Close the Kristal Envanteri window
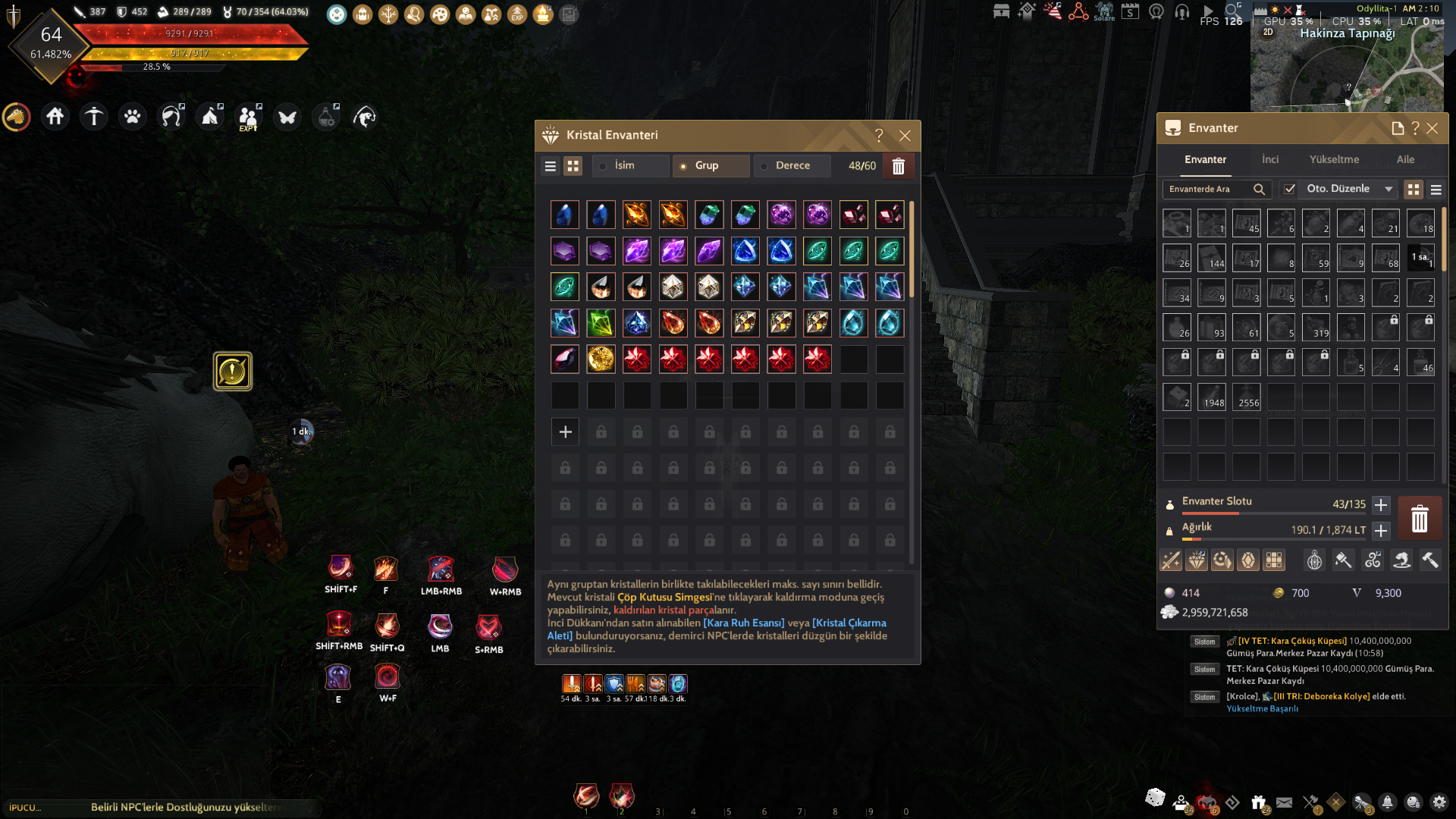1456x819 pixels. (905, 136)
